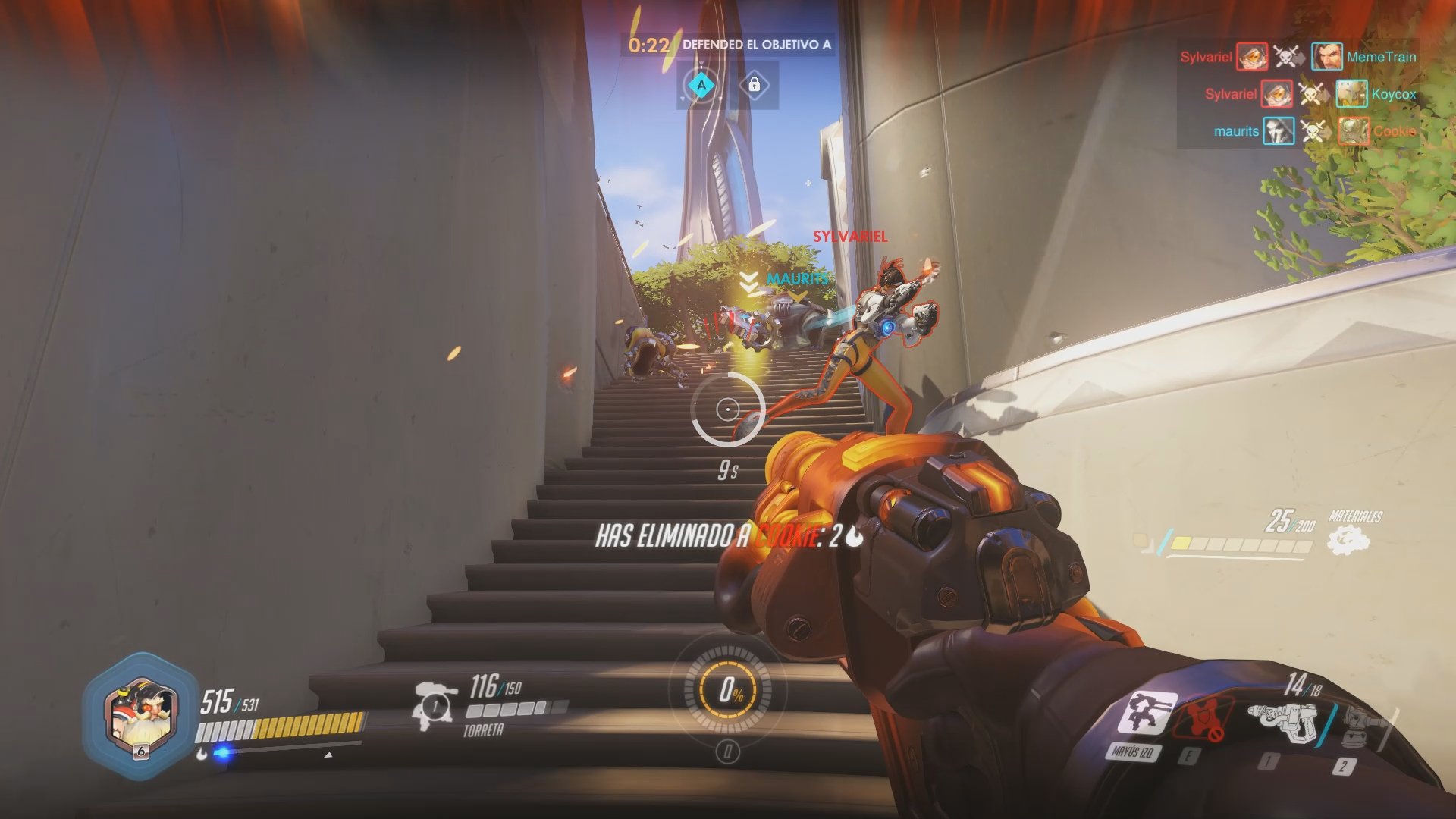Click the disabled turret deploy ability icon

[x=1203, y=719]
